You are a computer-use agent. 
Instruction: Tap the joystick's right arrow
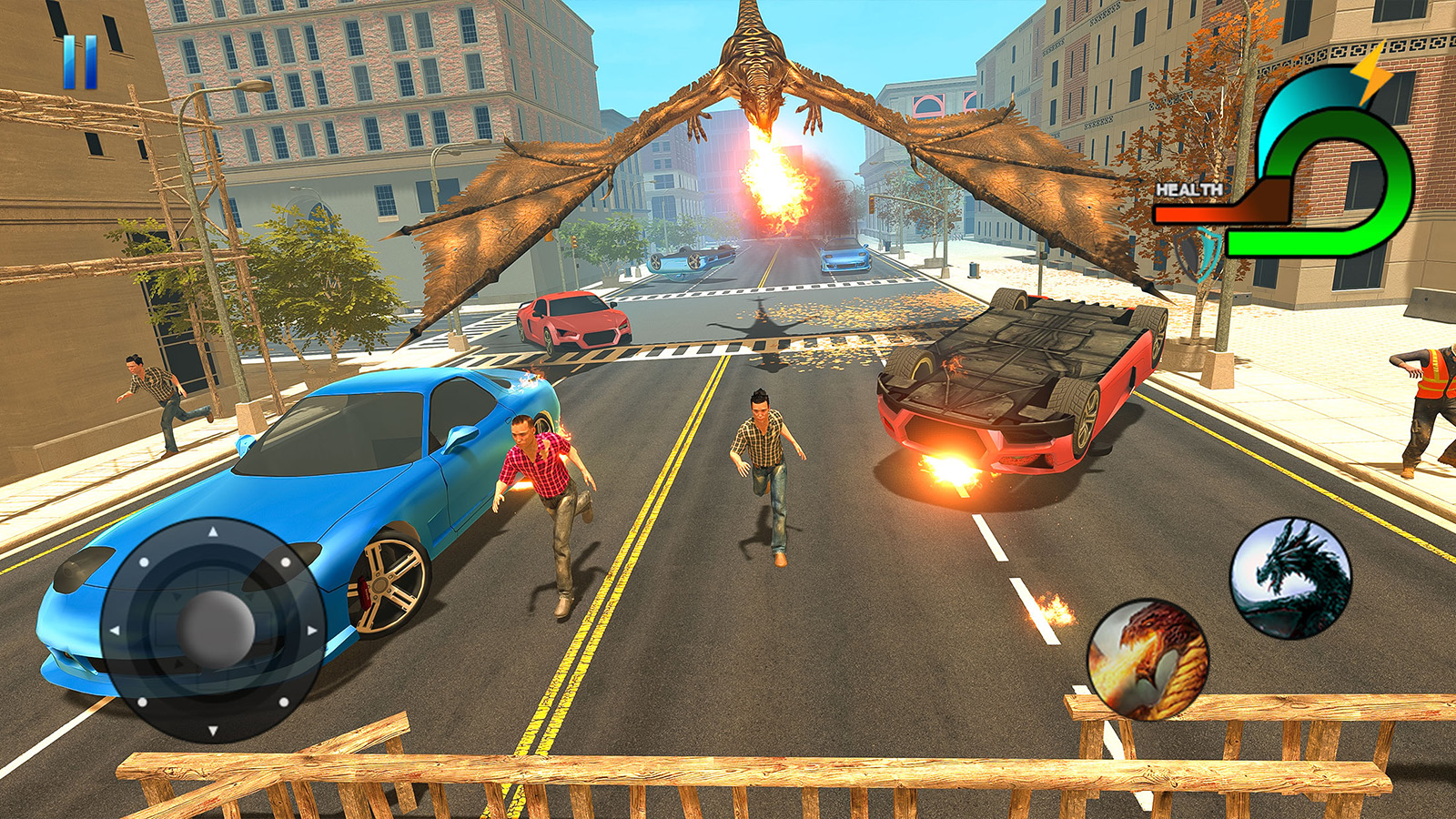click(311, 630)
